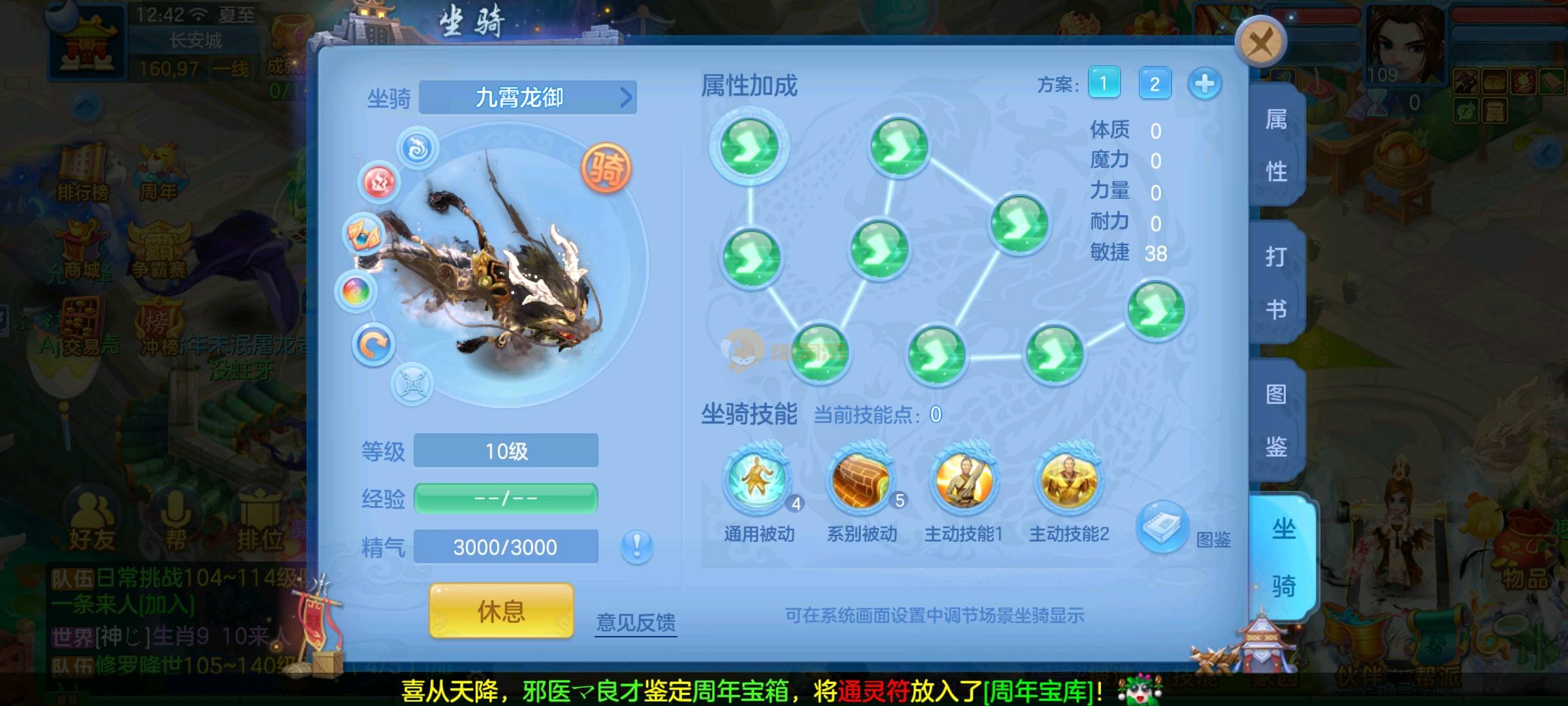1568x706 pixels.
Task: Open the skill 图鉴 book icon
Action: pos(1162,526)
